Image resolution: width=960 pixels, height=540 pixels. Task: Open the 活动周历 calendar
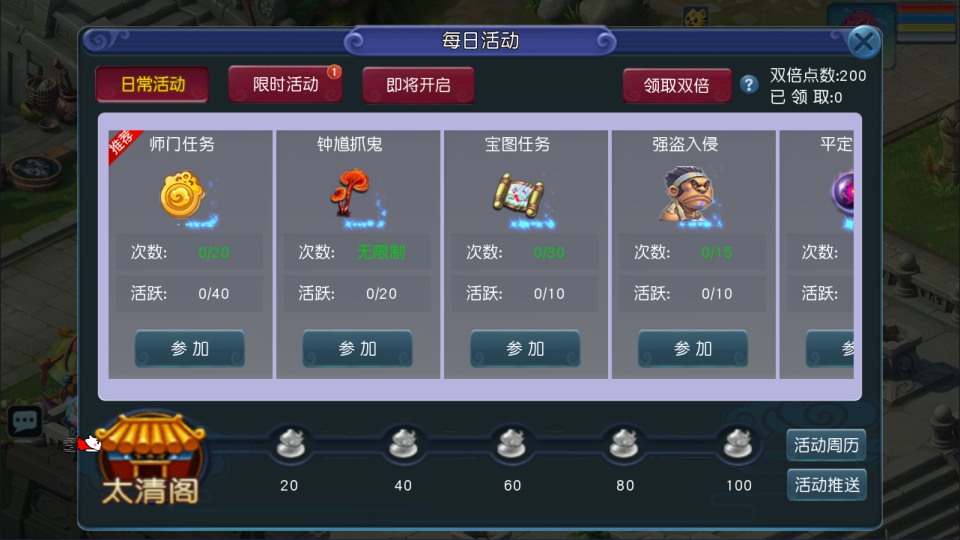(826, 445)
